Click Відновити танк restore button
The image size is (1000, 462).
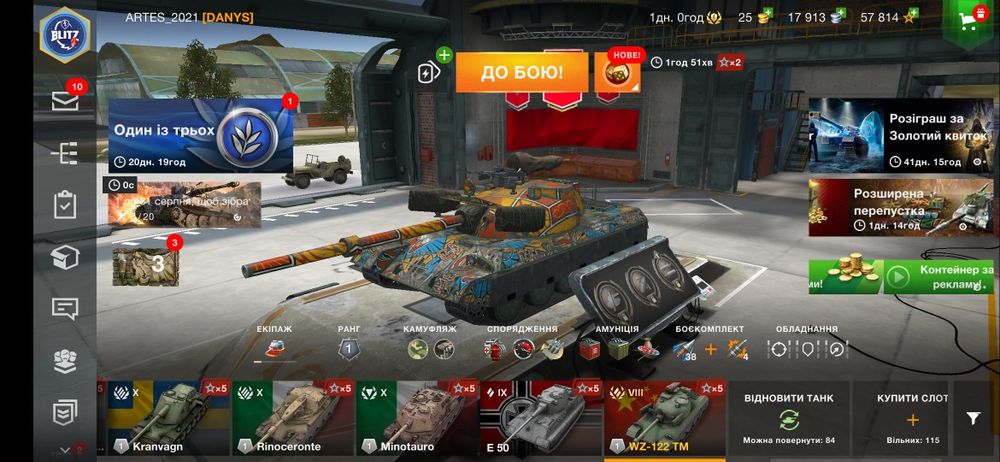(790, 418)
